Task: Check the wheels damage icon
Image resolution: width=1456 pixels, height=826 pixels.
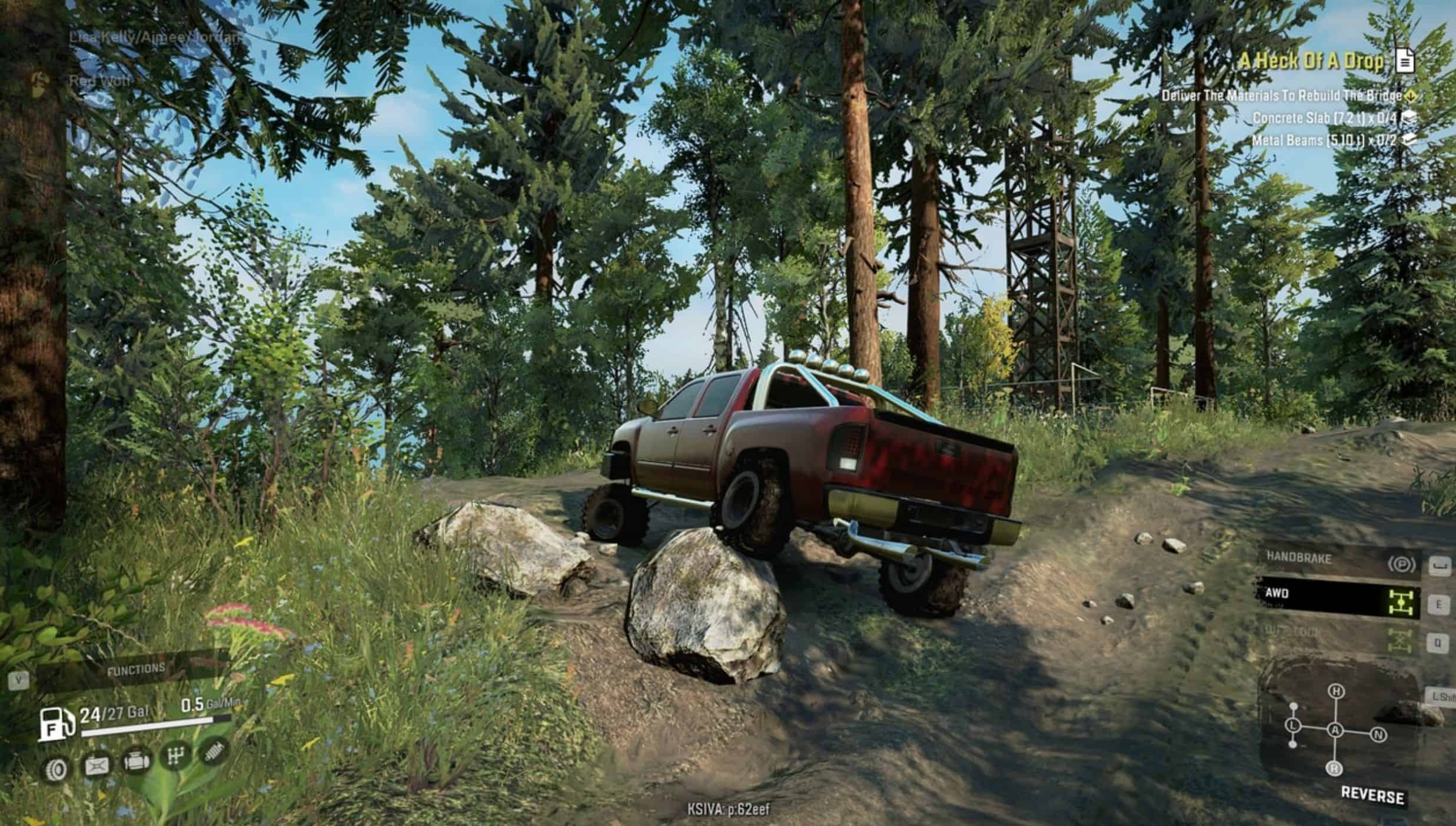Action: [x=58, y=768]
